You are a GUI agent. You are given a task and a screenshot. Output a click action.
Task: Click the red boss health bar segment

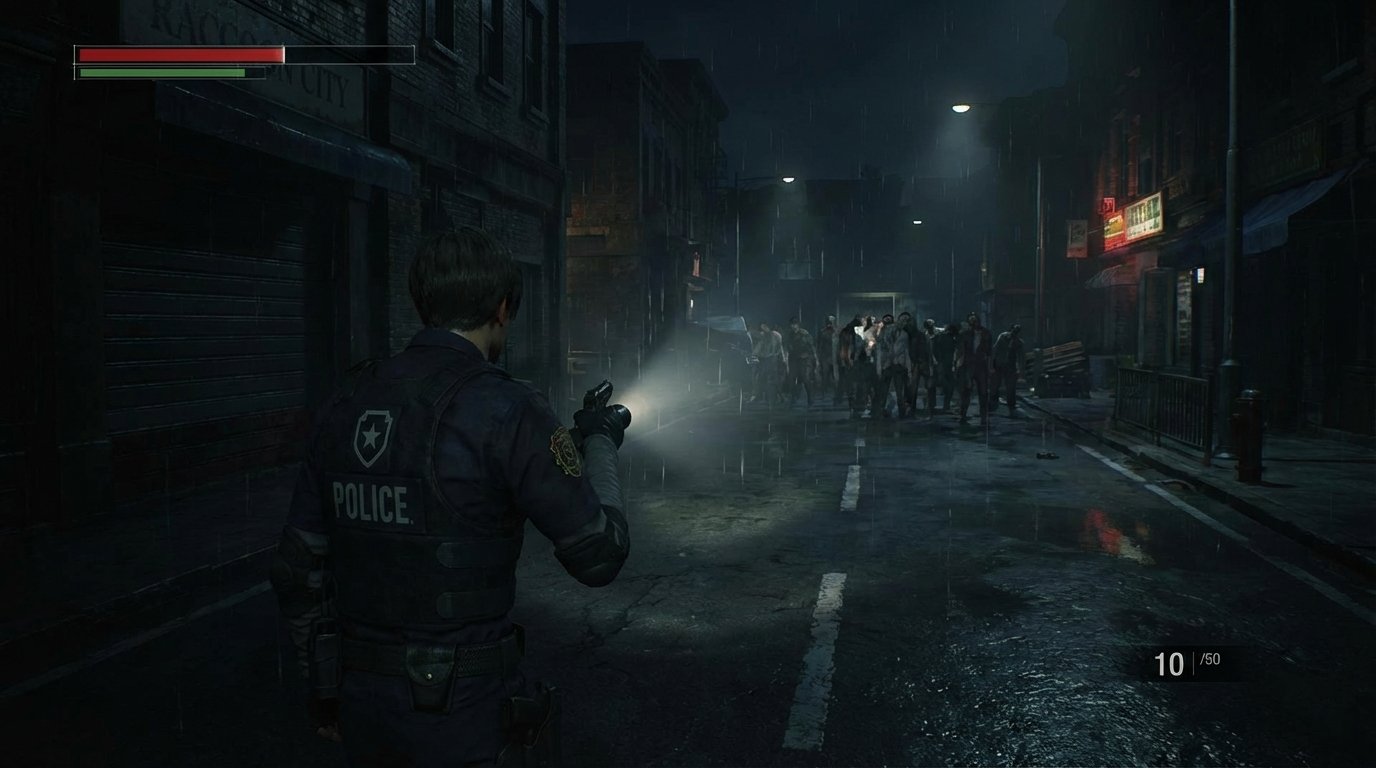[180, 55]
